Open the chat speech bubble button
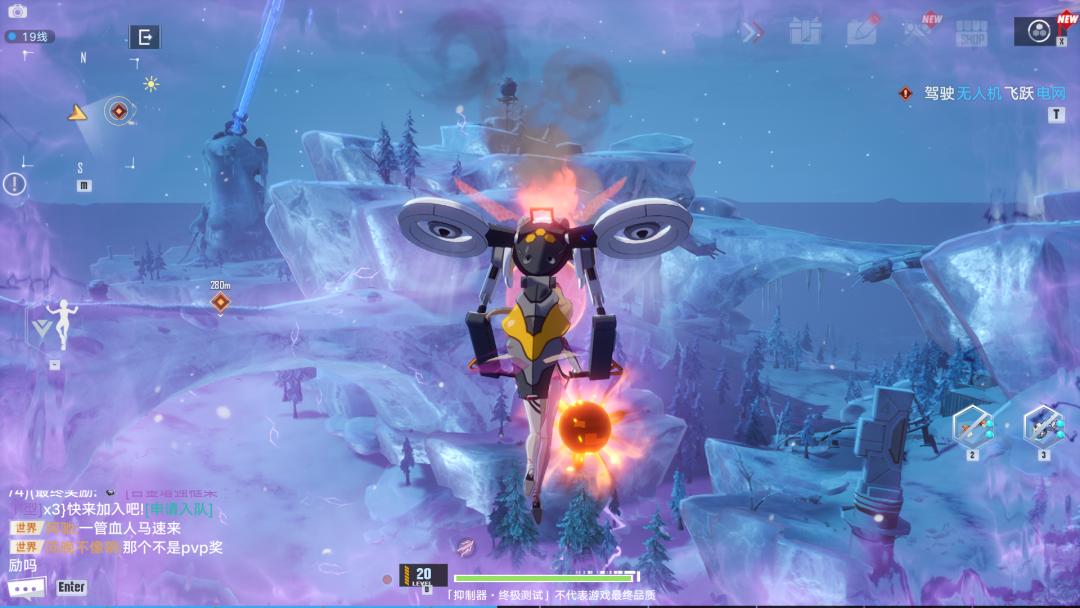Viewport: 1080px width, 608px height. pyautogui.click(x=27, y=588)
